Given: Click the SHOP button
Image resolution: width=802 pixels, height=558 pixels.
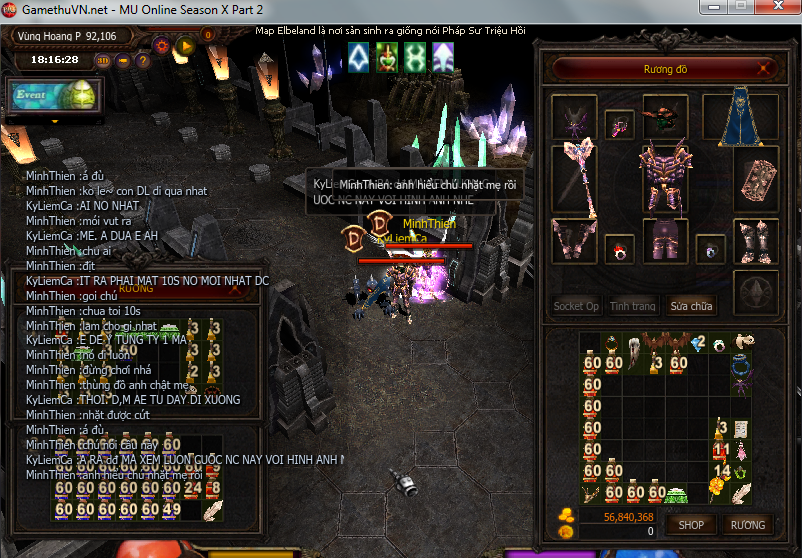Looking at the screenshot, I should pos(691,524).
